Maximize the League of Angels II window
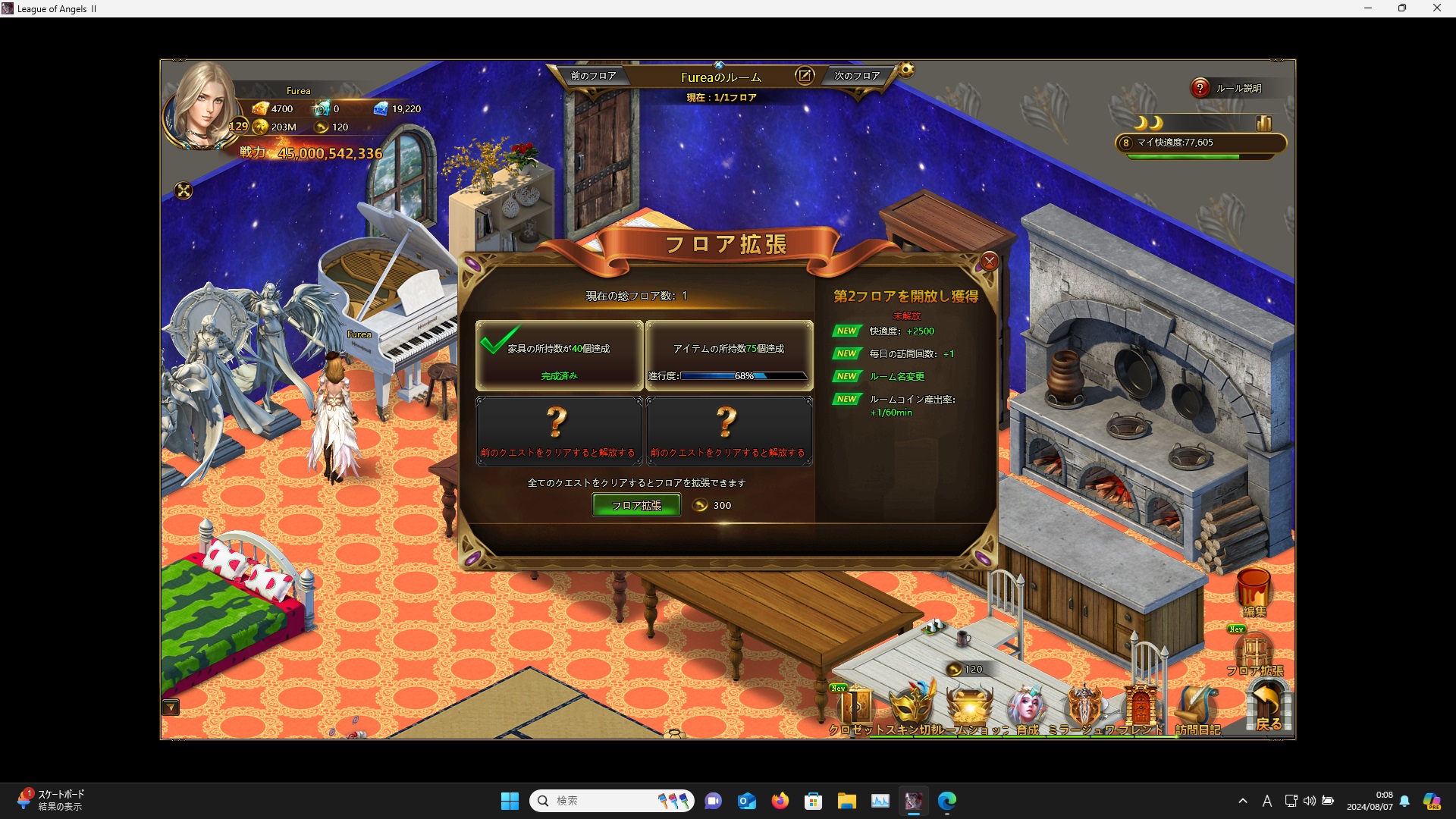The height and width of the screenshot is (819, 1456). [1402, 8]
